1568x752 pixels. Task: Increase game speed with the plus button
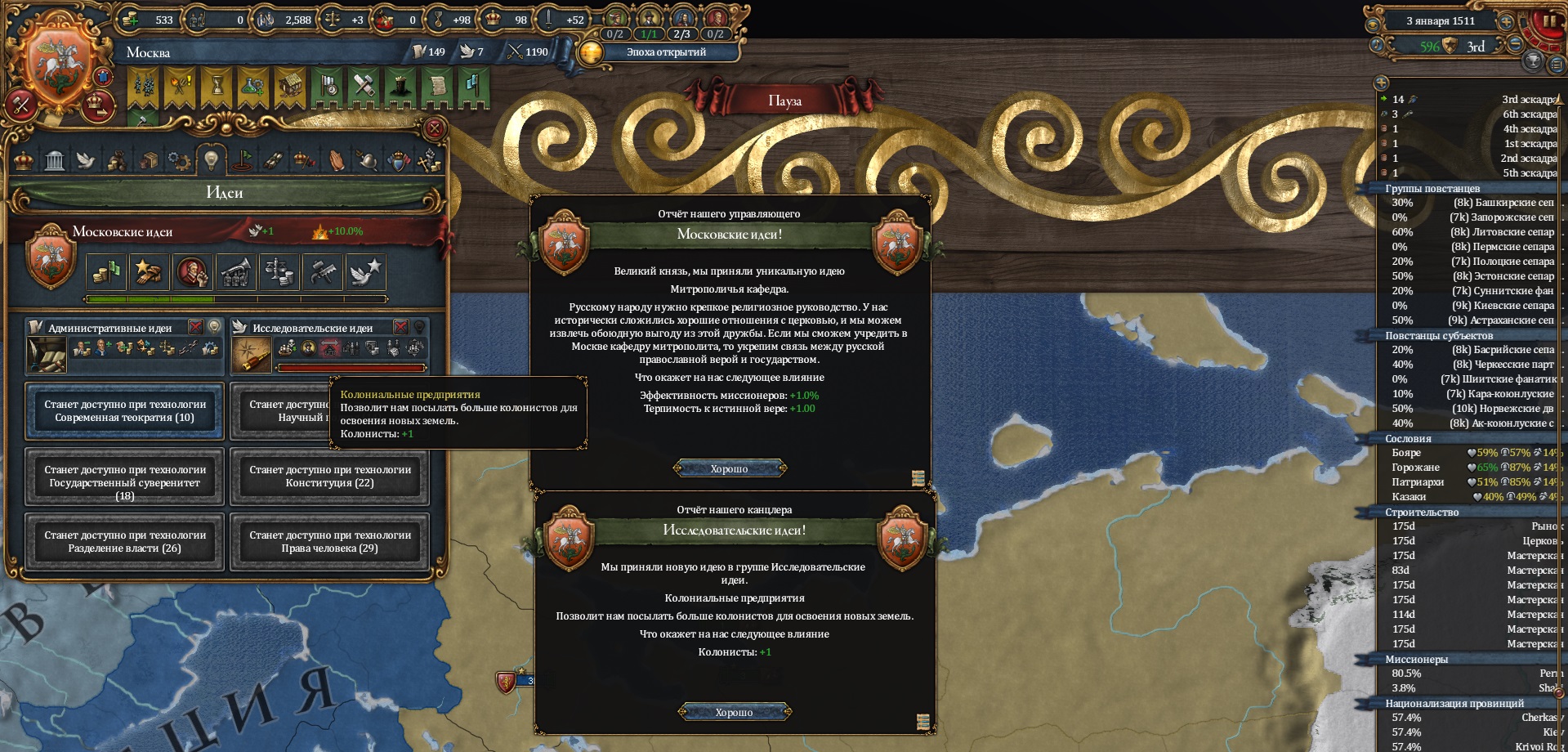(1506, 22)
